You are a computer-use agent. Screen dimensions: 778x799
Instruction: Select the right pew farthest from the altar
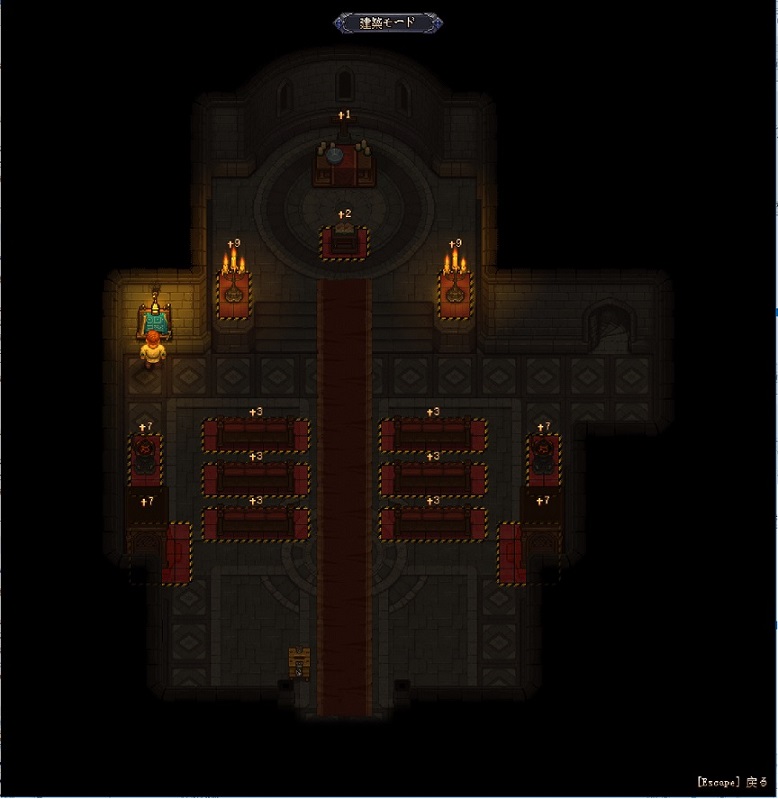click(x=433, y=524)
